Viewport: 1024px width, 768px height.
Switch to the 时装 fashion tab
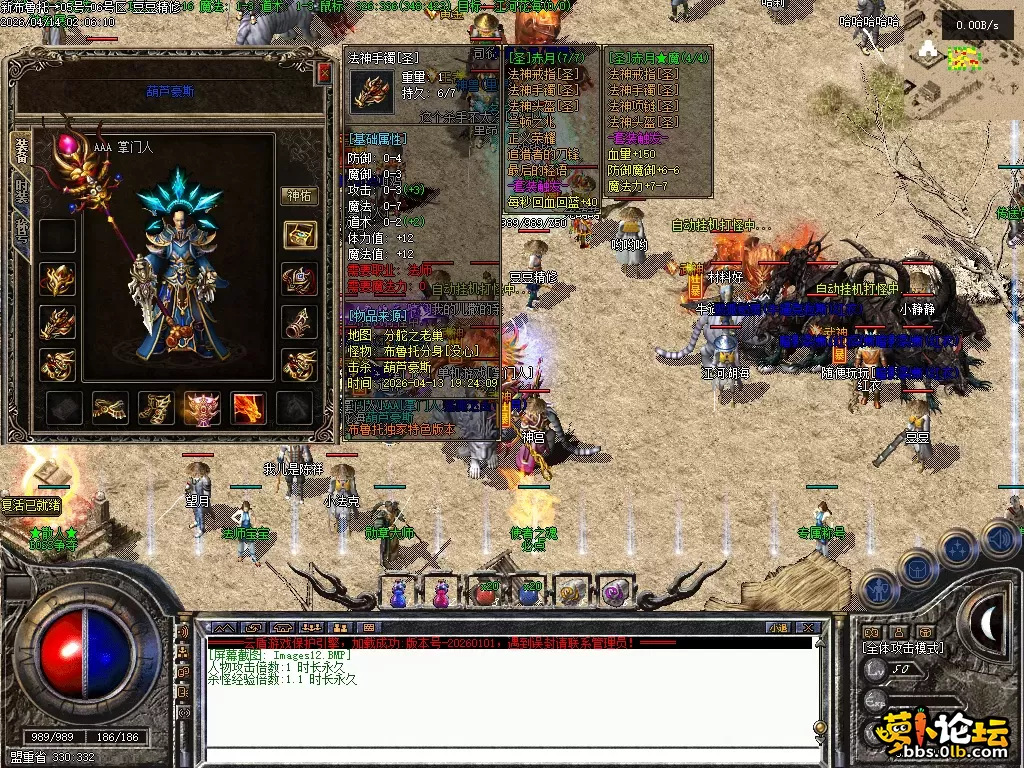click(20, 190)
